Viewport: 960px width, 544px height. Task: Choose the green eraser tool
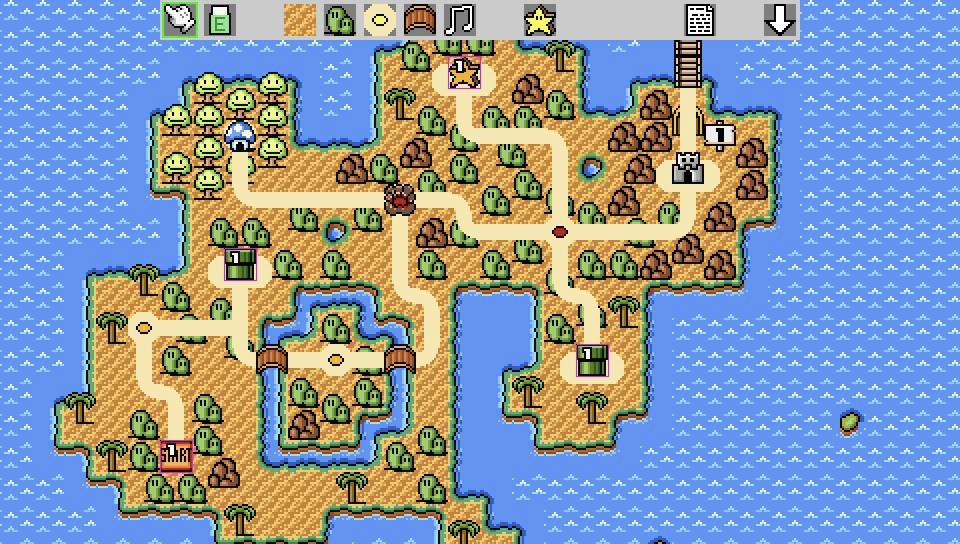point(219,20)
